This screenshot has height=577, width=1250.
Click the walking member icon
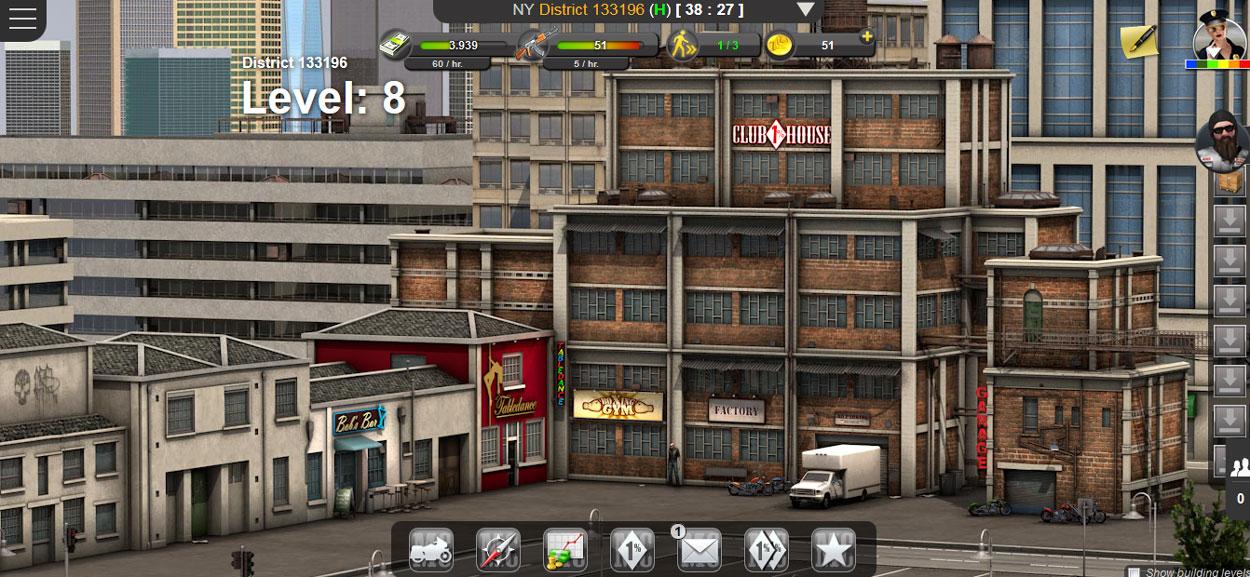682,45
